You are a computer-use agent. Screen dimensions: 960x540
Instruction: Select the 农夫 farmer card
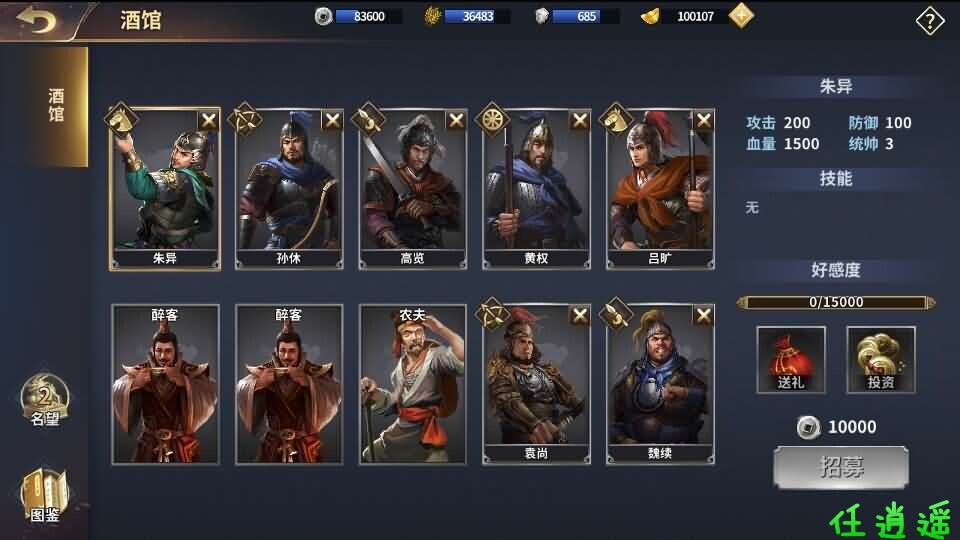[x=413, y=385]
